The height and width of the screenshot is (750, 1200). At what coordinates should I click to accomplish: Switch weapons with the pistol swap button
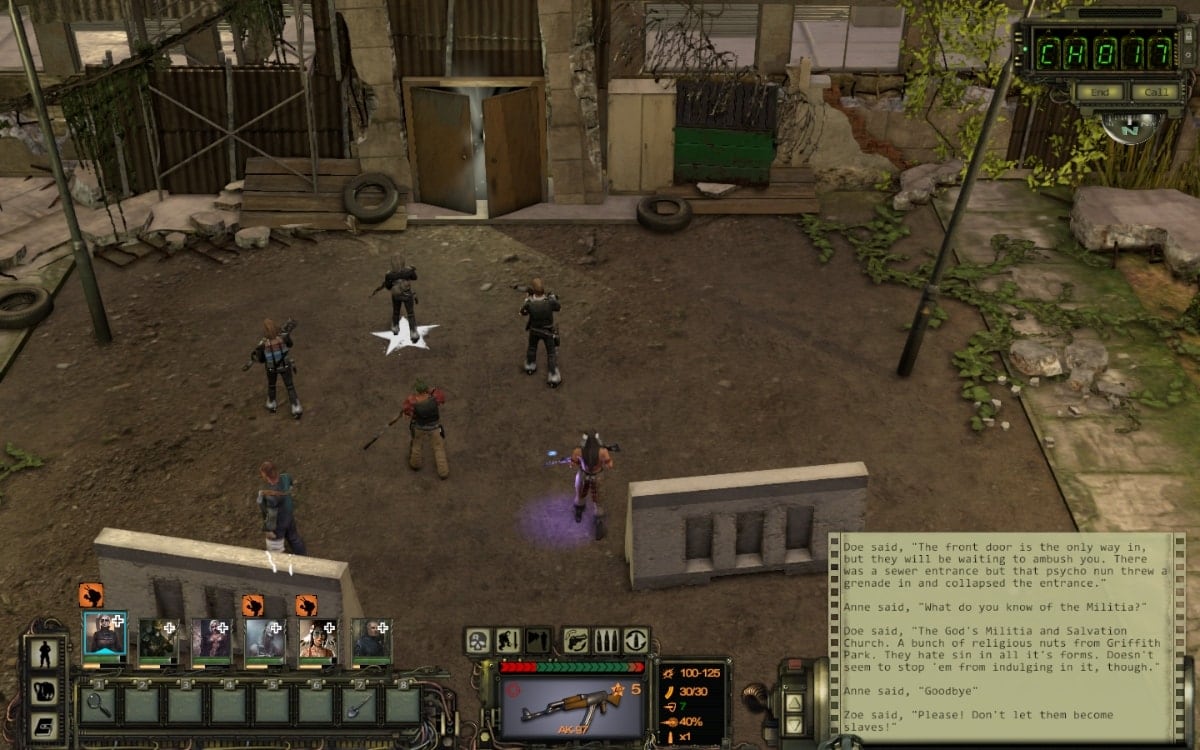pyautogui.click(x=576, y=640)
